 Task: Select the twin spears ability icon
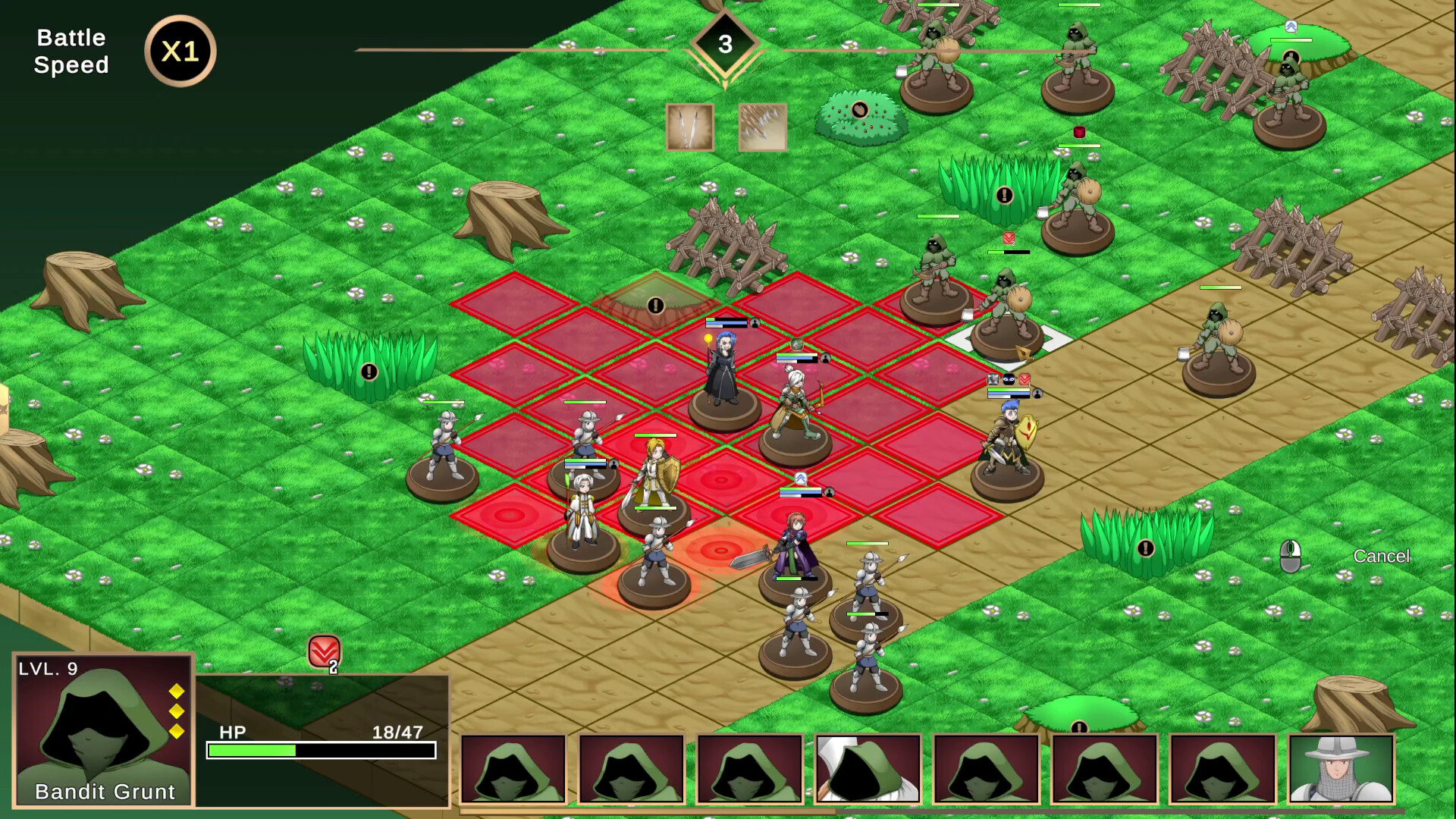click(x=690, y=127)
